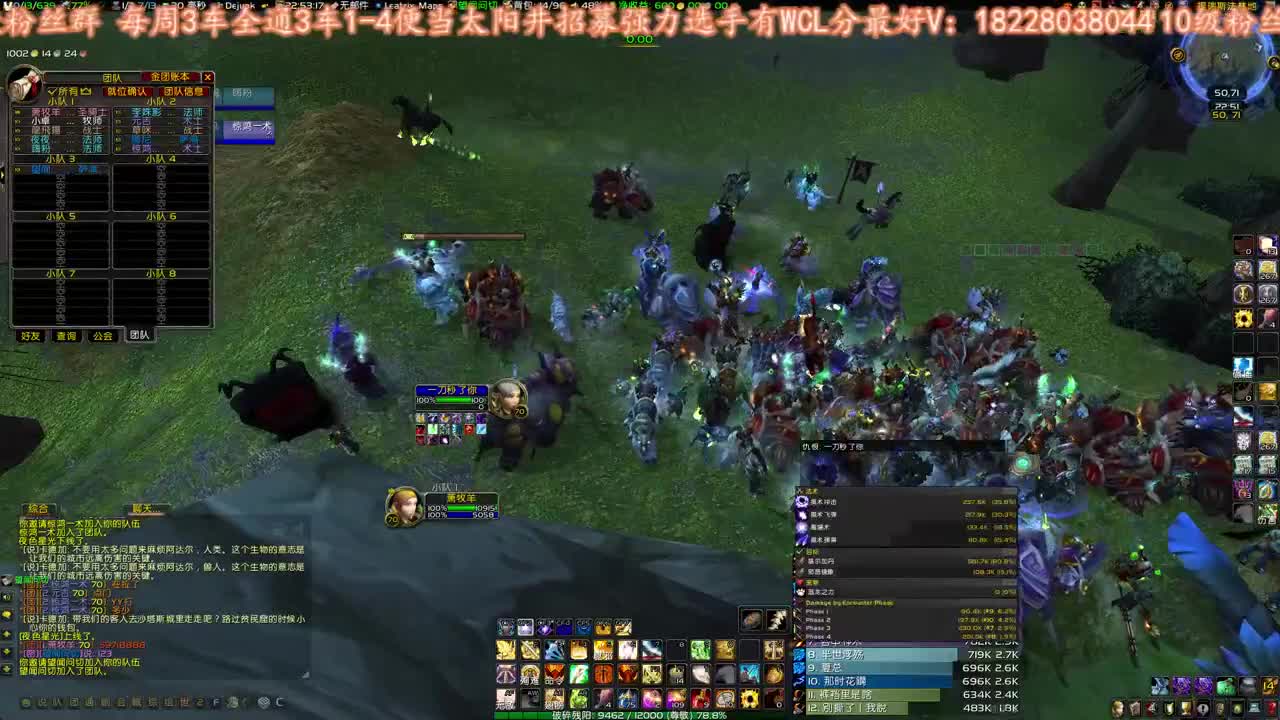
Task: Switch to the 好友 tab
Action: (x=28, y=333)
